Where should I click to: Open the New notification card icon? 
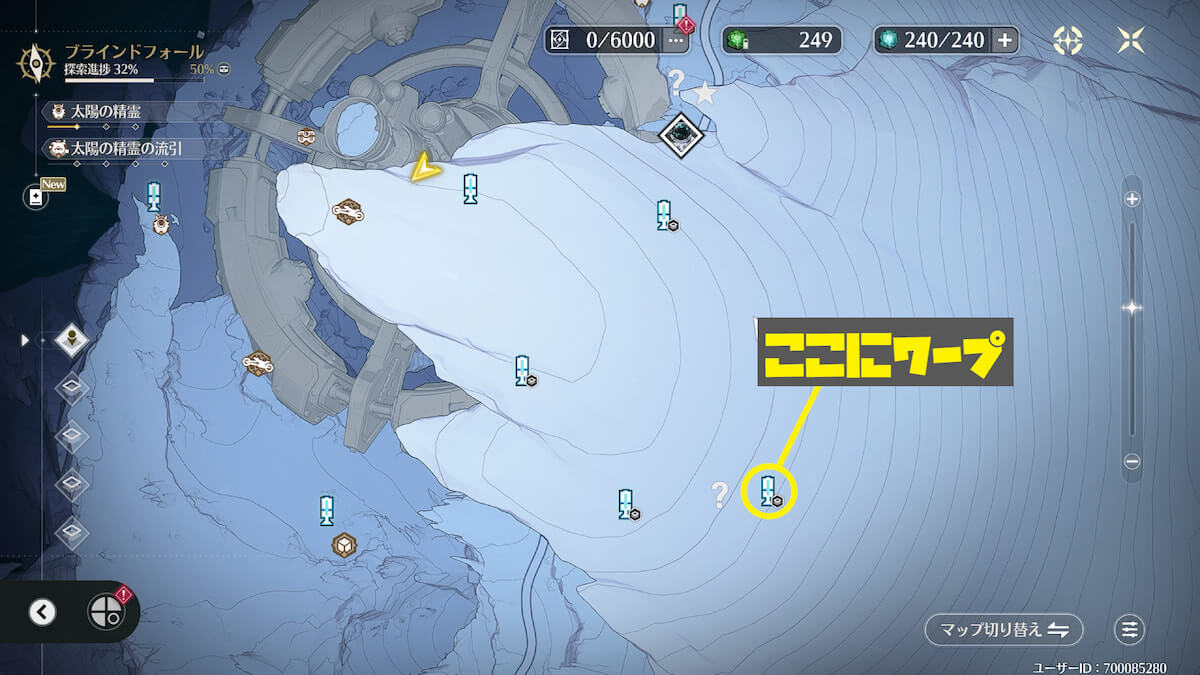pyautogui.click(x=37, y=197)
